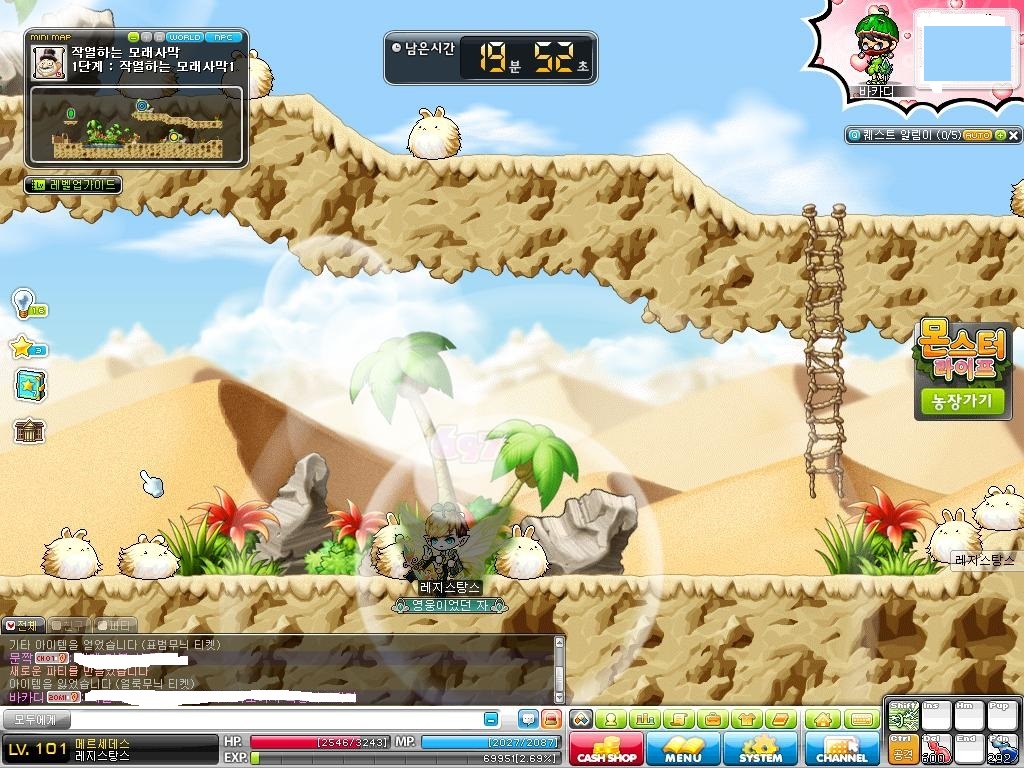The height and width of the screenshot is (768, 1024).
Task: Switch to the 전체 chat tab
Action: [22, 625]
